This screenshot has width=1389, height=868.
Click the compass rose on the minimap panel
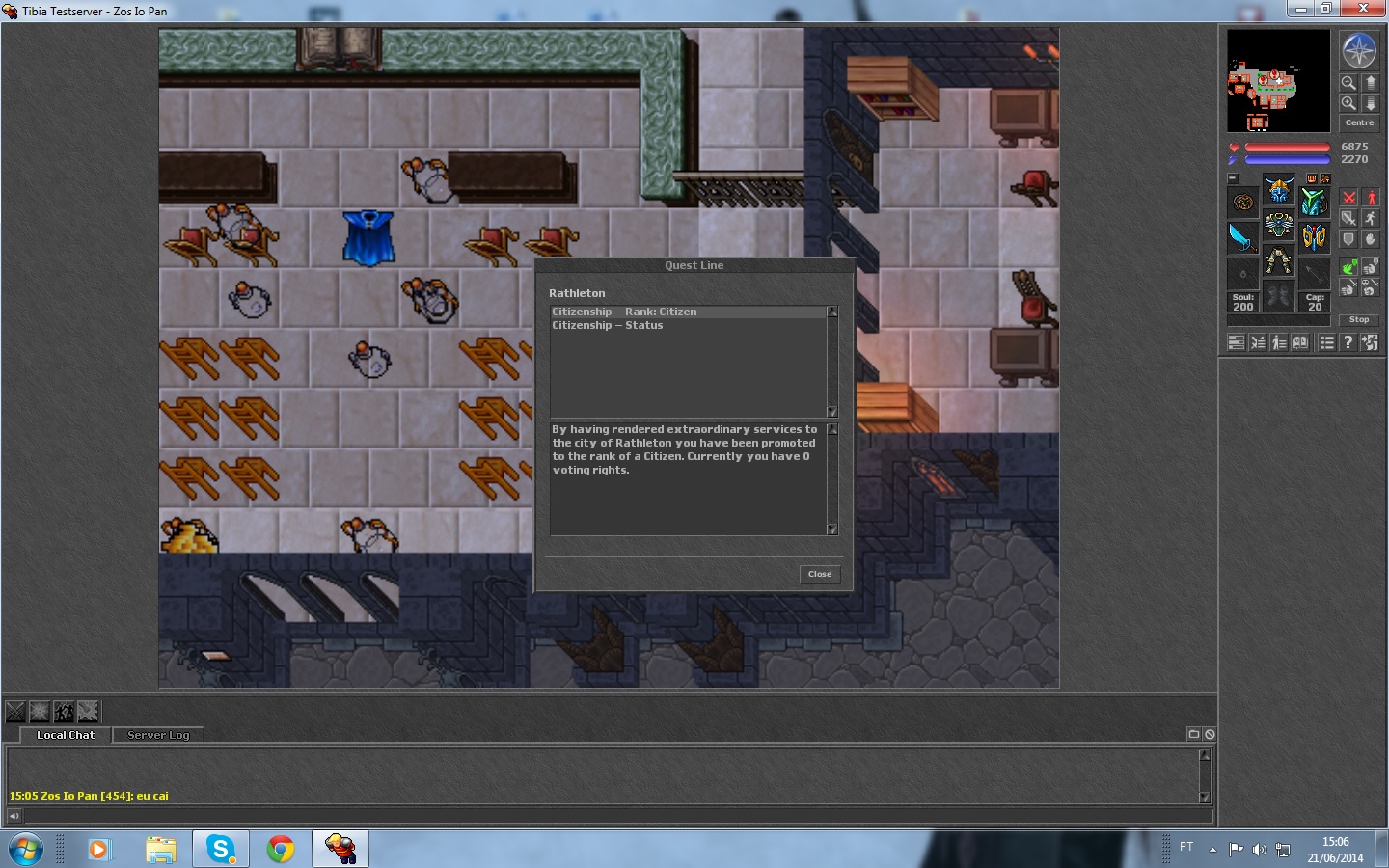pos(1359,51)
